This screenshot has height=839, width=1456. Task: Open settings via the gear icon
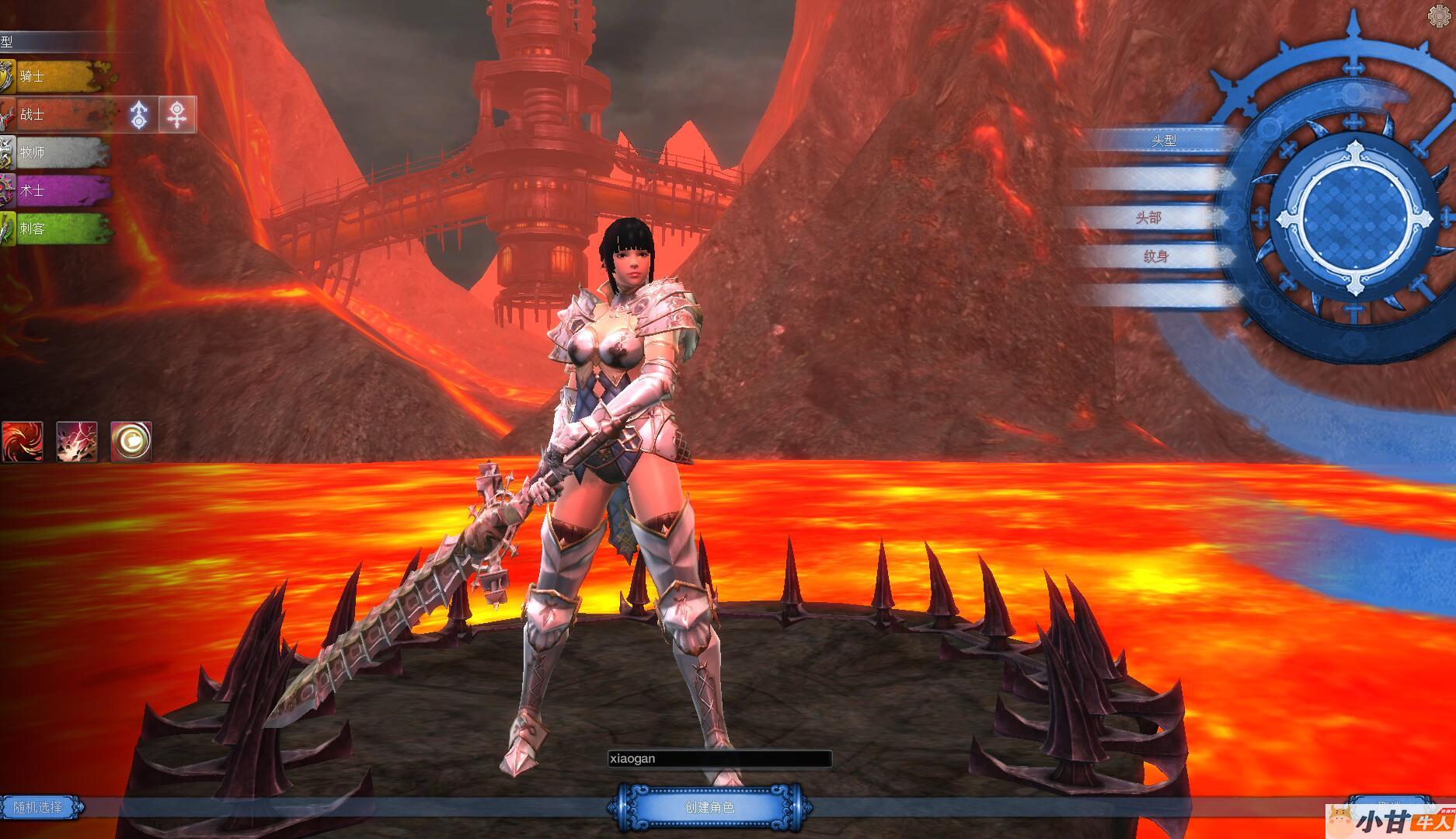click(1440, 16)
